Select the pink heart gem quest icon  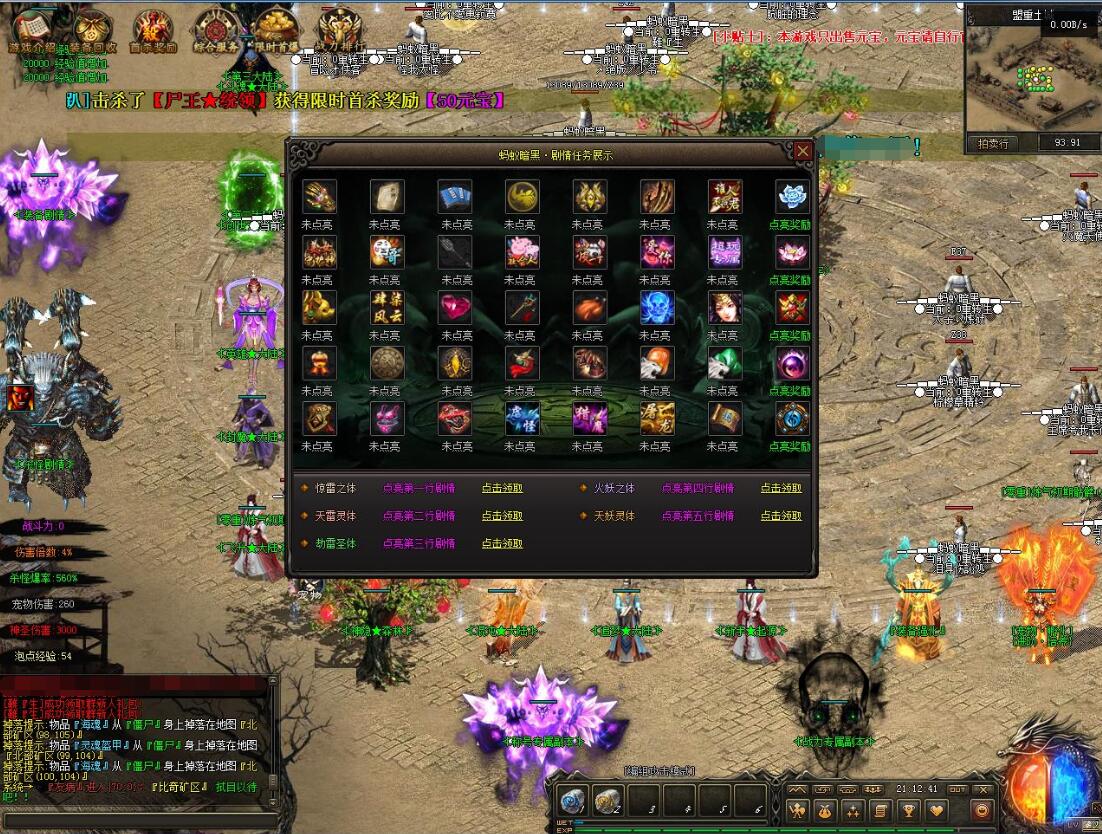pyautogui.click(x=454, y=307)
